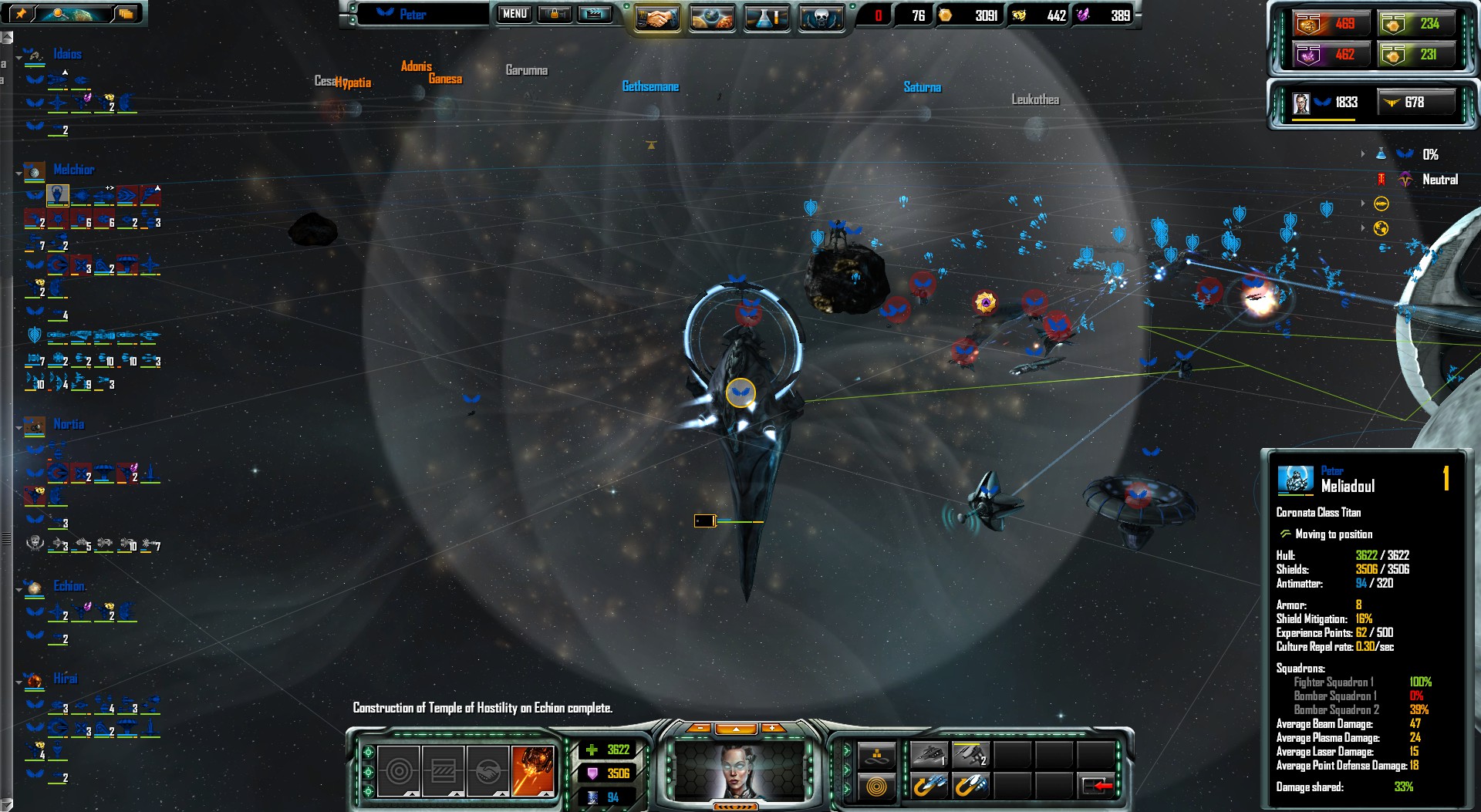
Task: Toggle the camera lock button
Action: coord(554,14)
